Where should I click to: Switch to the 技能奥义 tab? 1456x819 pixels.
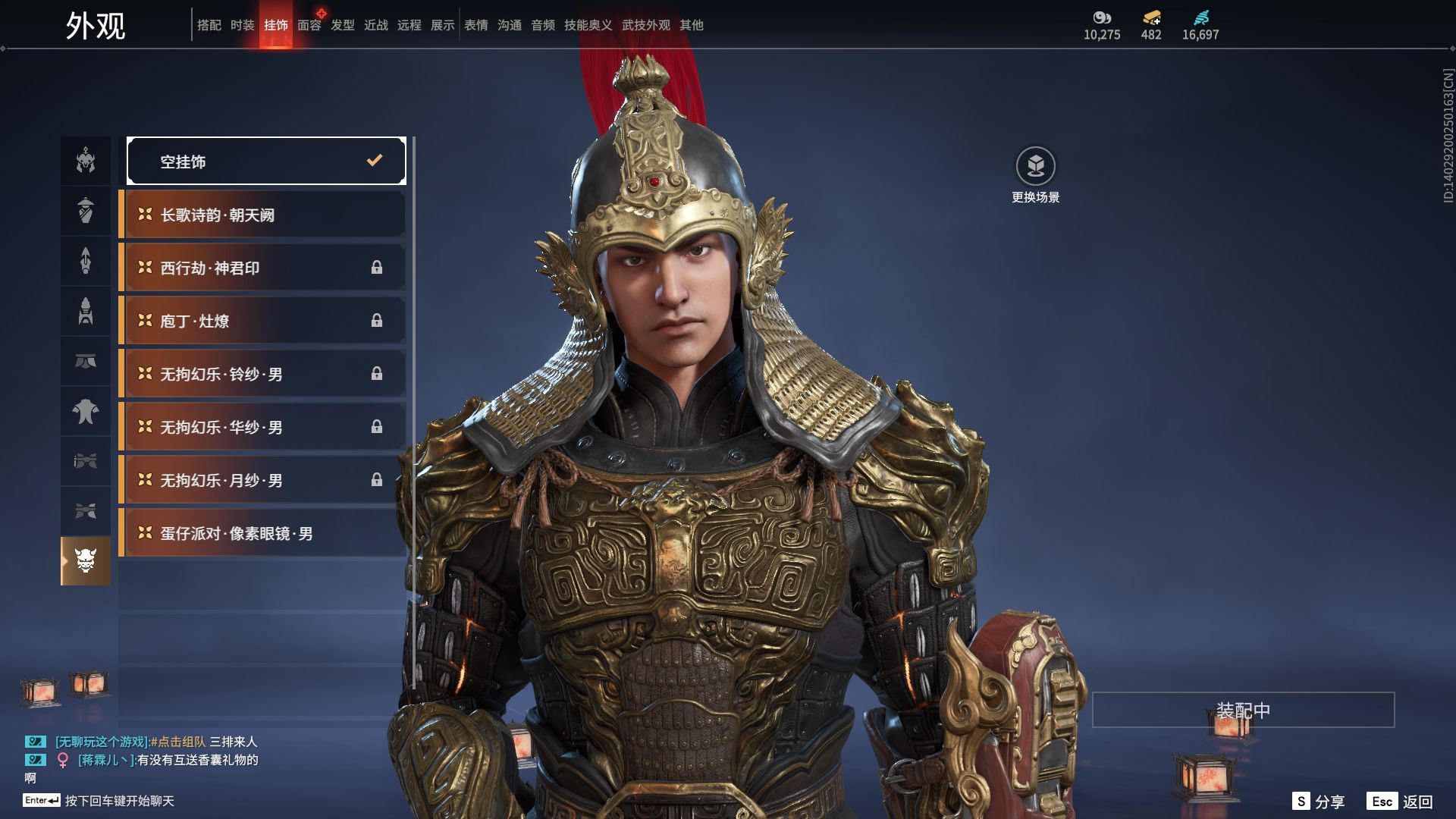588,25
